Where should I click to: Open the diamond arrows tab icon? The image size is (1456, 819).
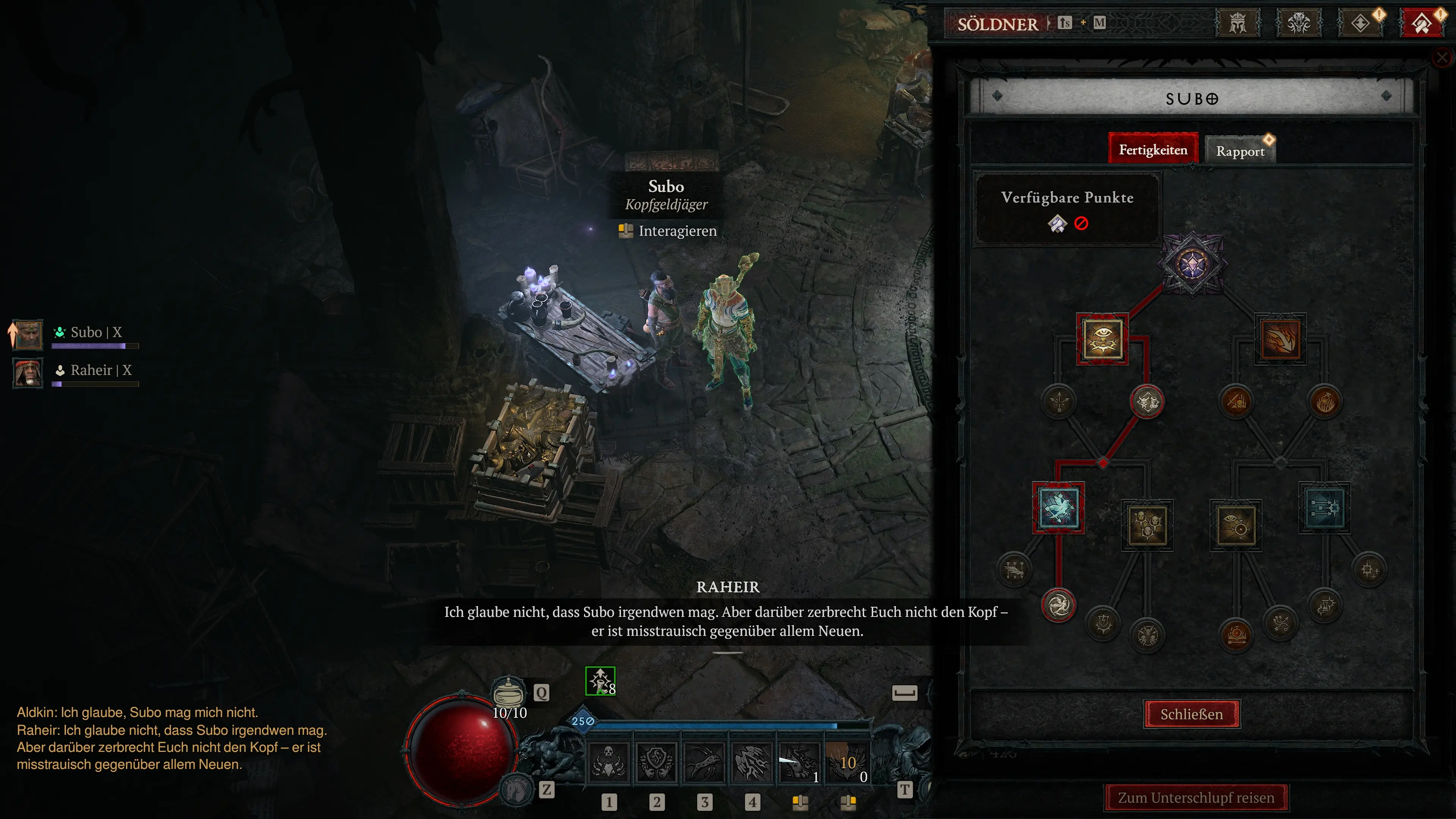pyautogui.click(x=1360, y=24)
